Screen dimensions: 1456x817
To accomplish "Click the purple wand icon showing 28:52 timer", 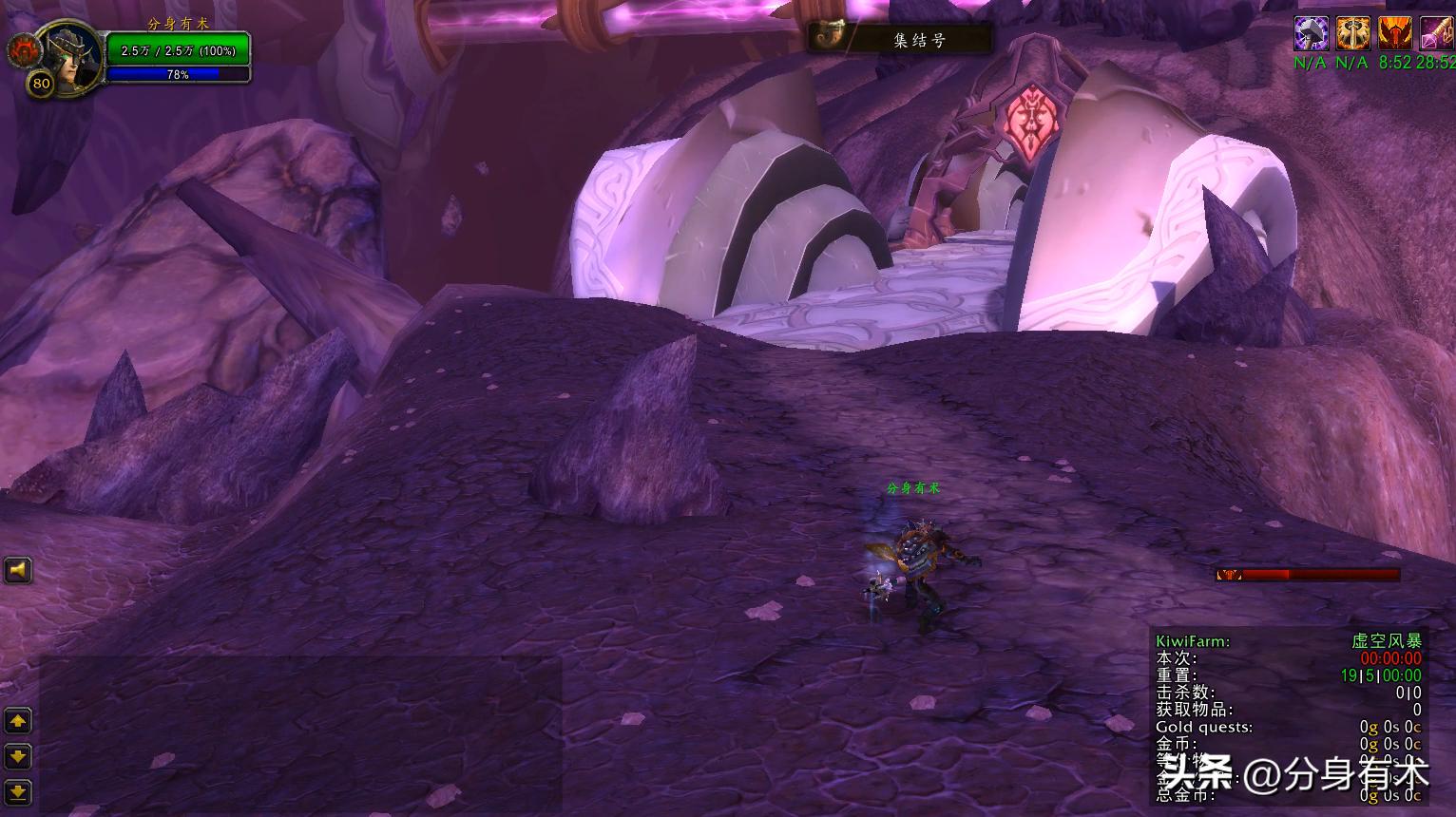I will [x=1435, y=33].
